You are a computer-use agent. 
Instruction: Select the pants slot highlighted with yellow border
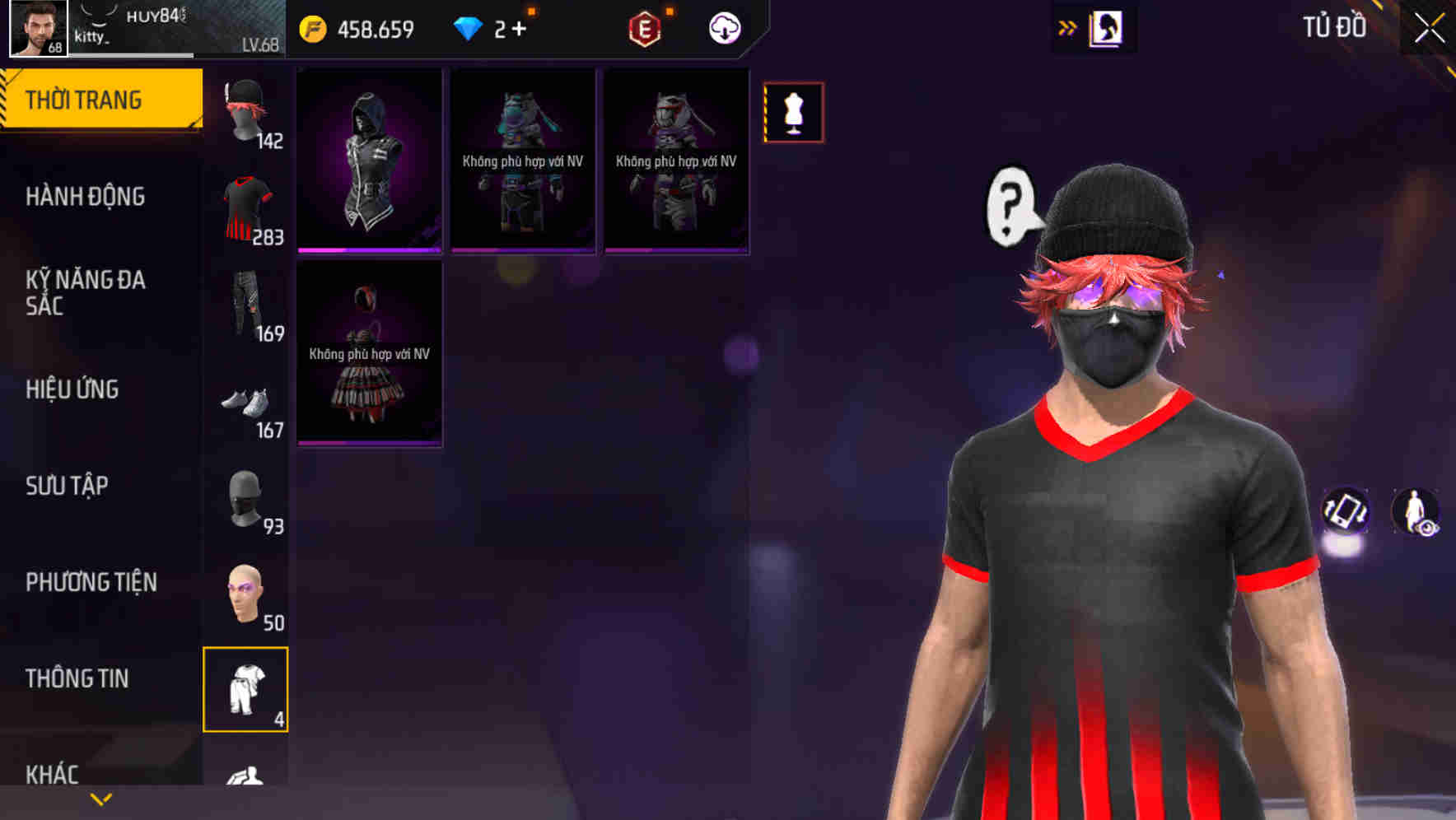click(245, 690)
